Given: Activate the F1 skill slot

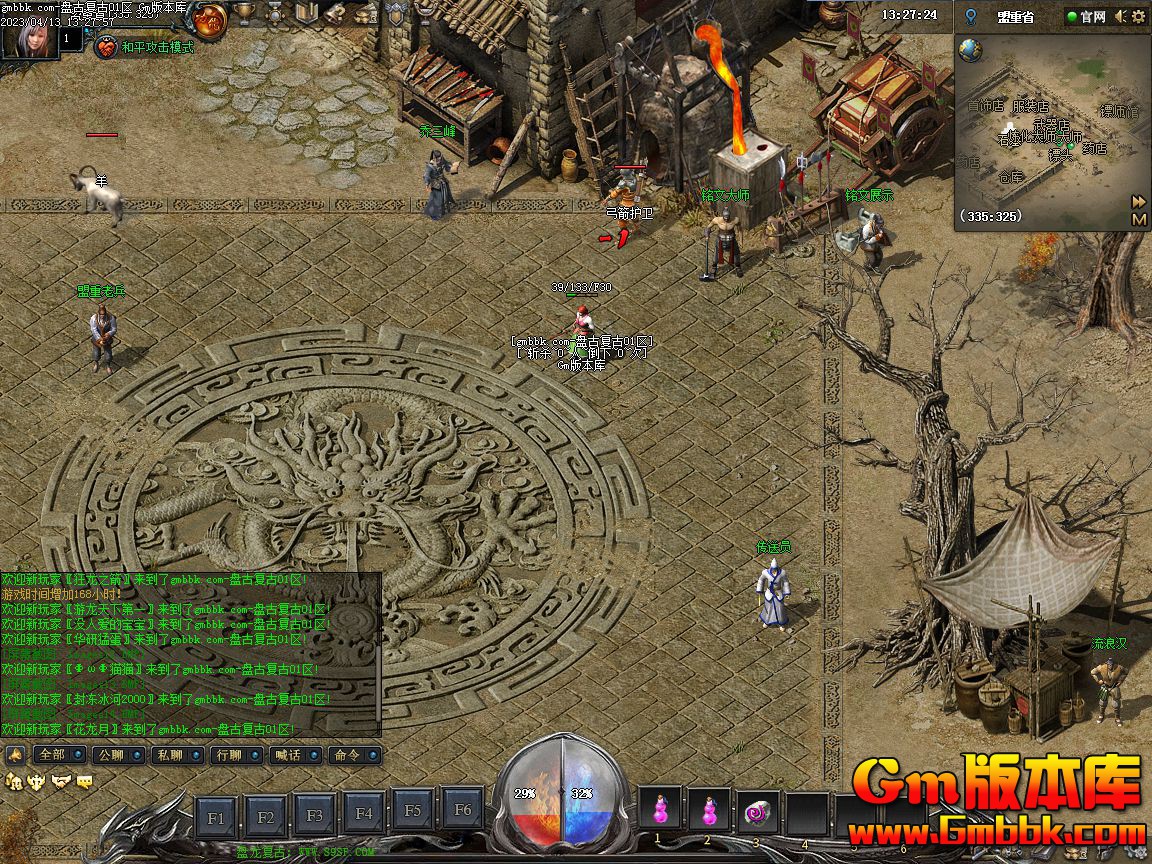Looking at the screenshot, I should pos(217,817).
